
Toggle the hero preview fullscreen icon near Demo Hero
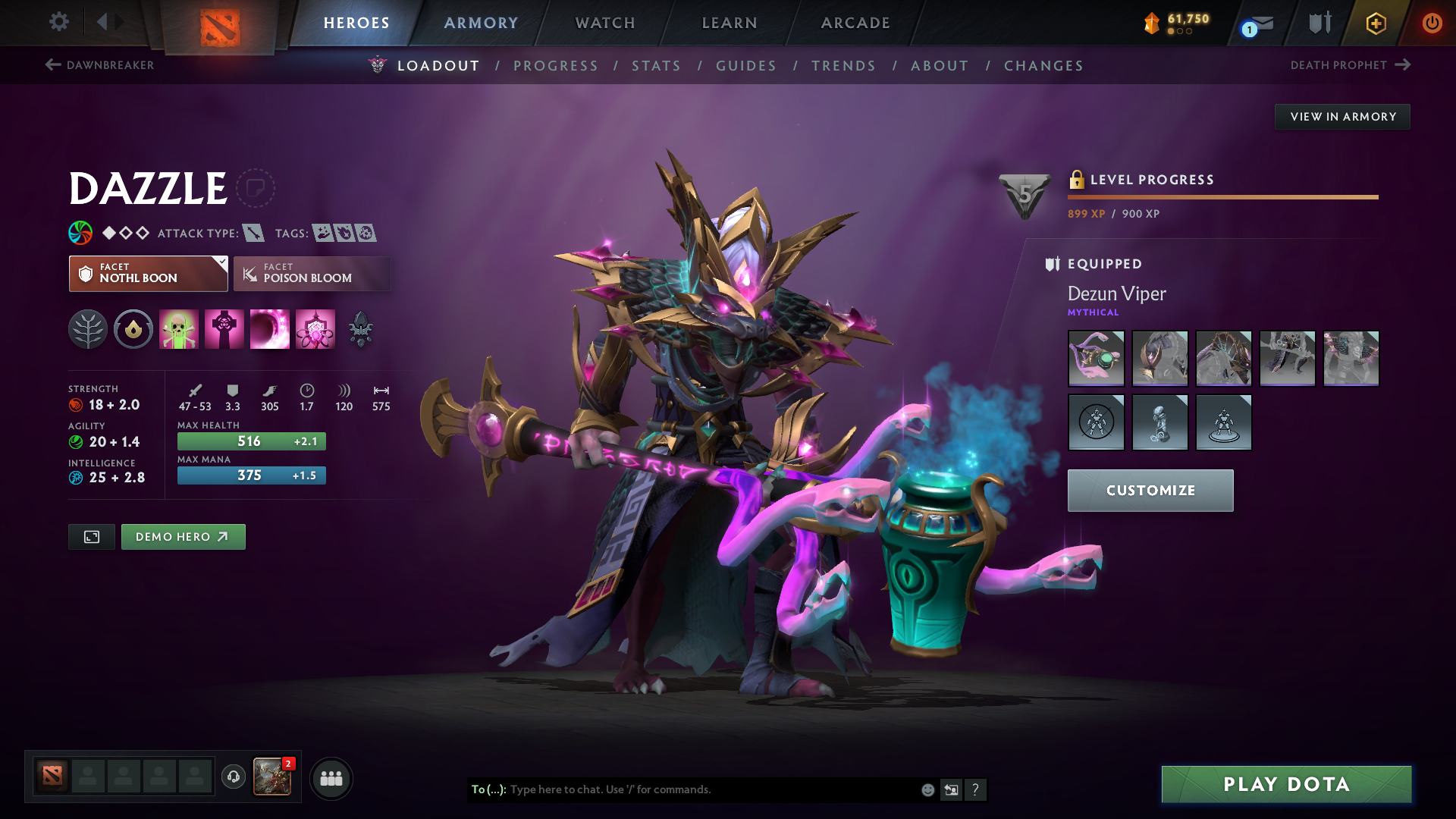[x=91, y=536]
